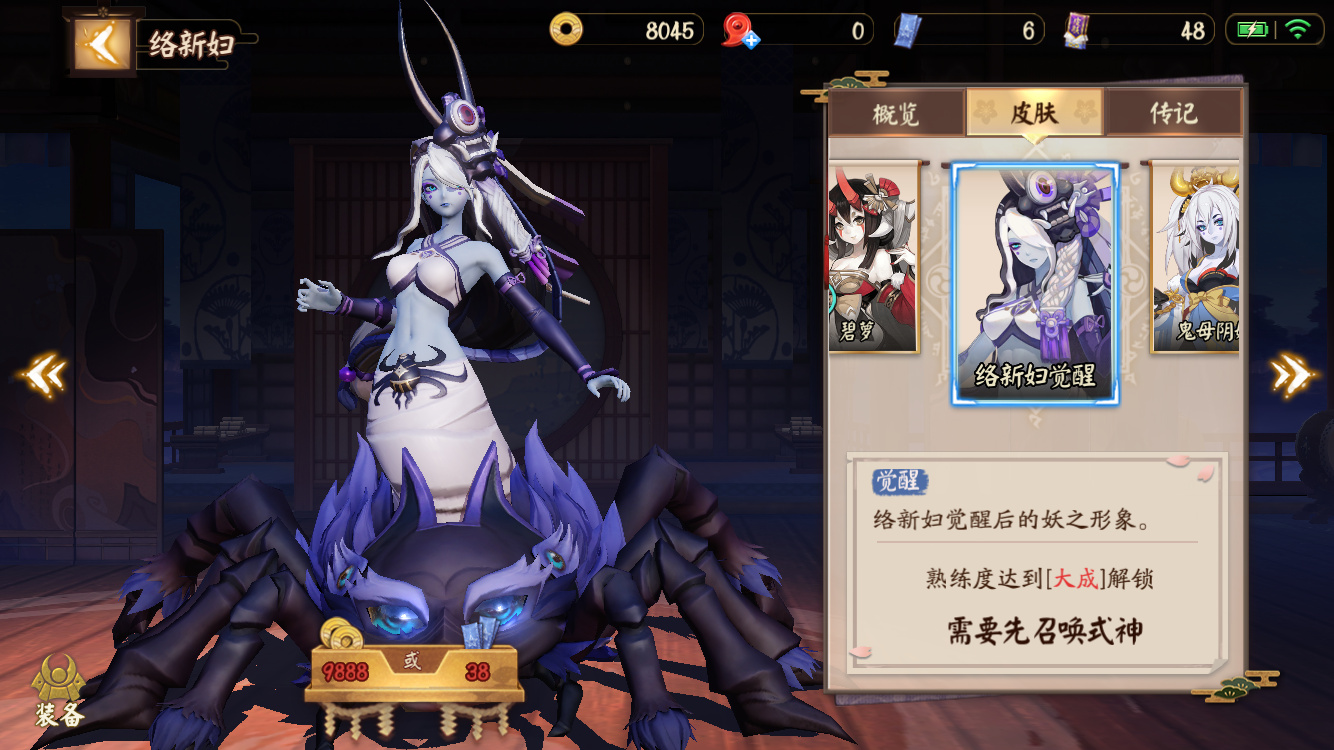Click the battery indicator top-right
The image size is (1334, 750).
pos(1251,30)
